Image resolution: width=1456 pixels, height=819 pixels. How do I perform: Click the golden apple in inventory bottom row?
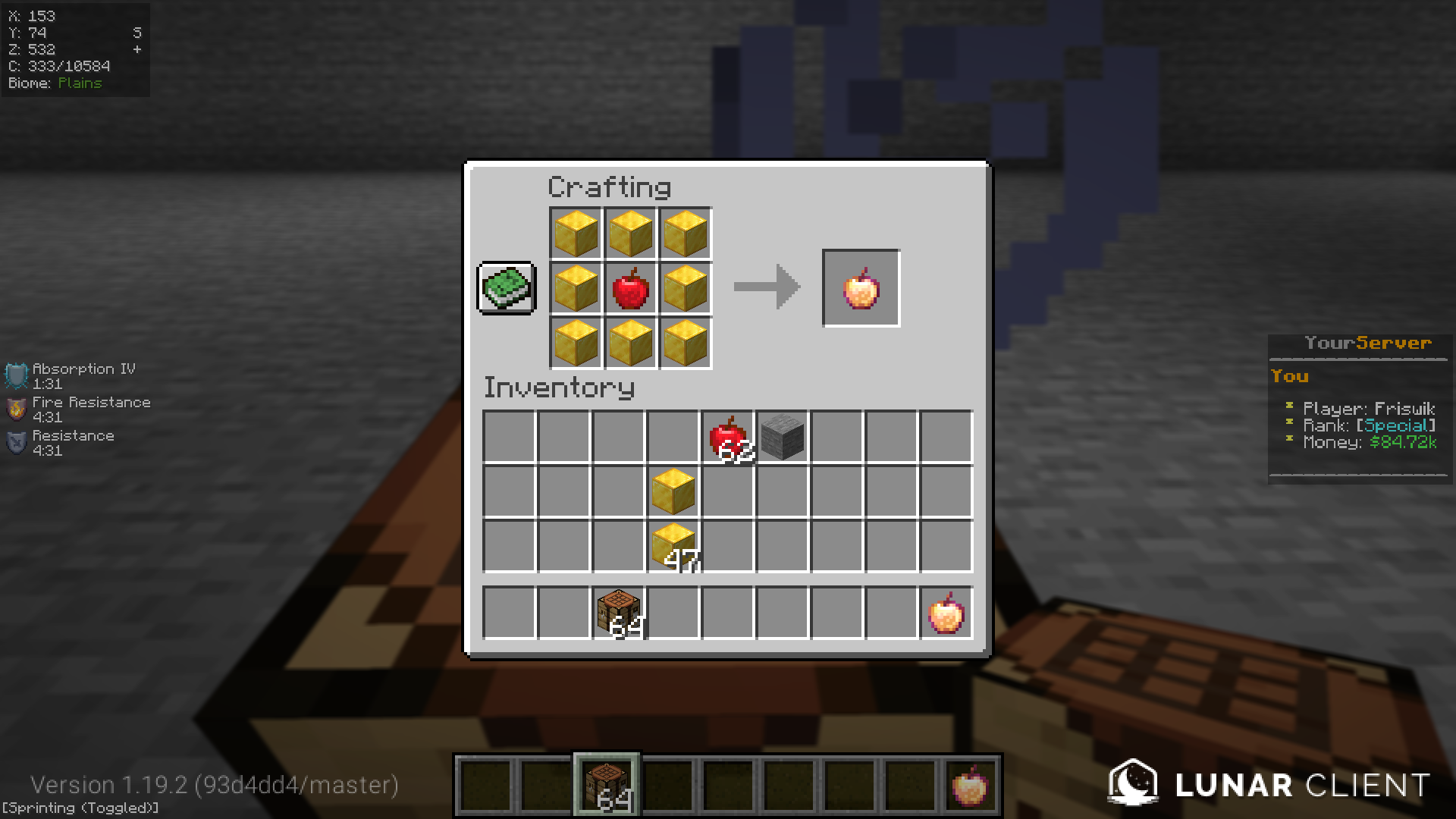point(945,612)
